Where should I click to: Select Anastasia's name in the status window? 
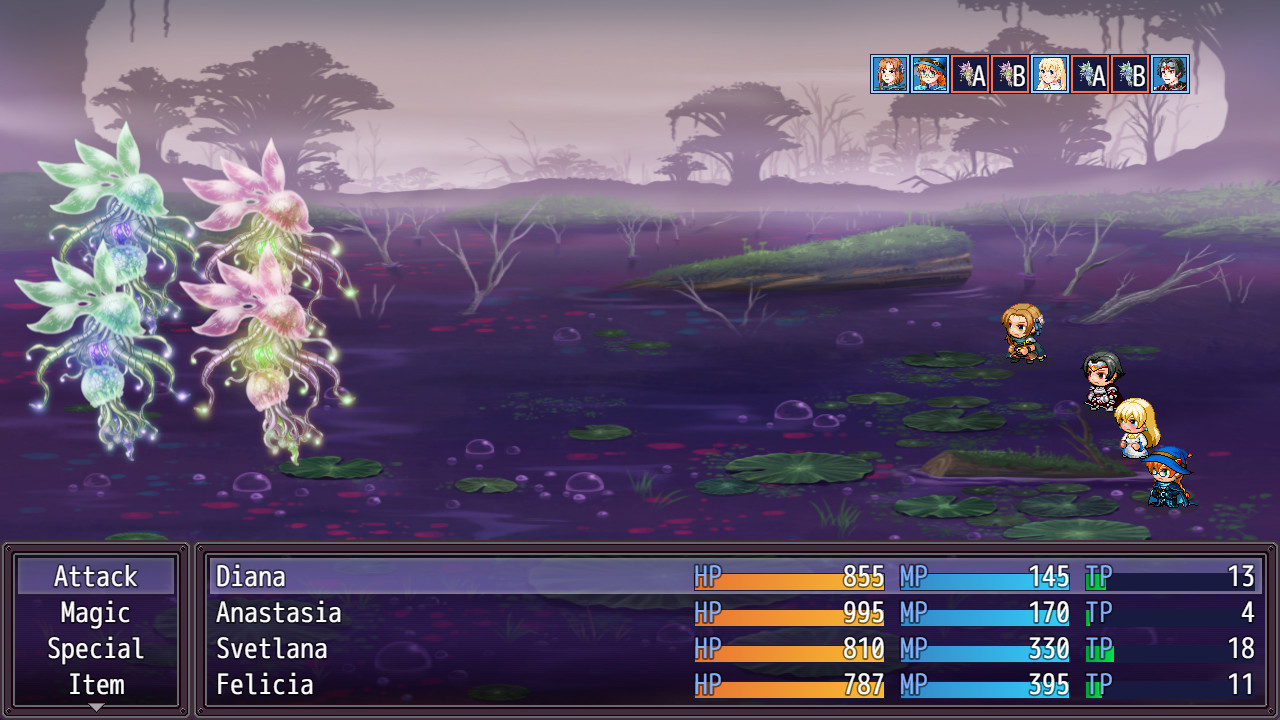[x=278, y=613]
